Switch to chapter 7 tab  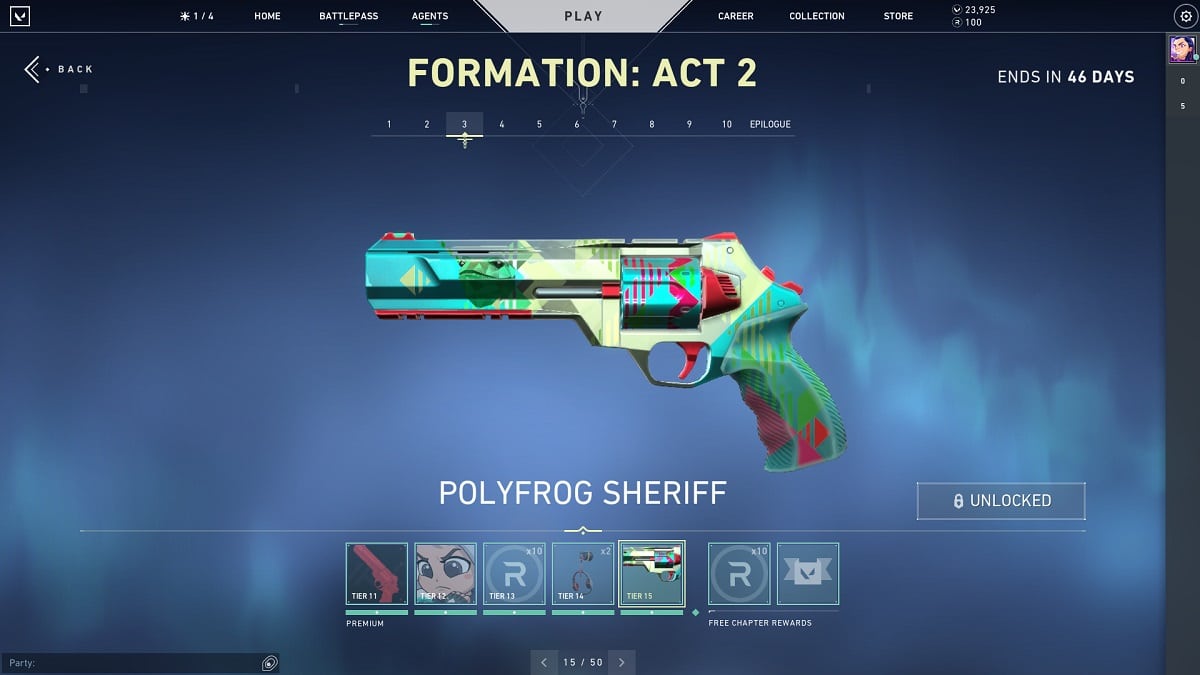(x=614, y=124)
